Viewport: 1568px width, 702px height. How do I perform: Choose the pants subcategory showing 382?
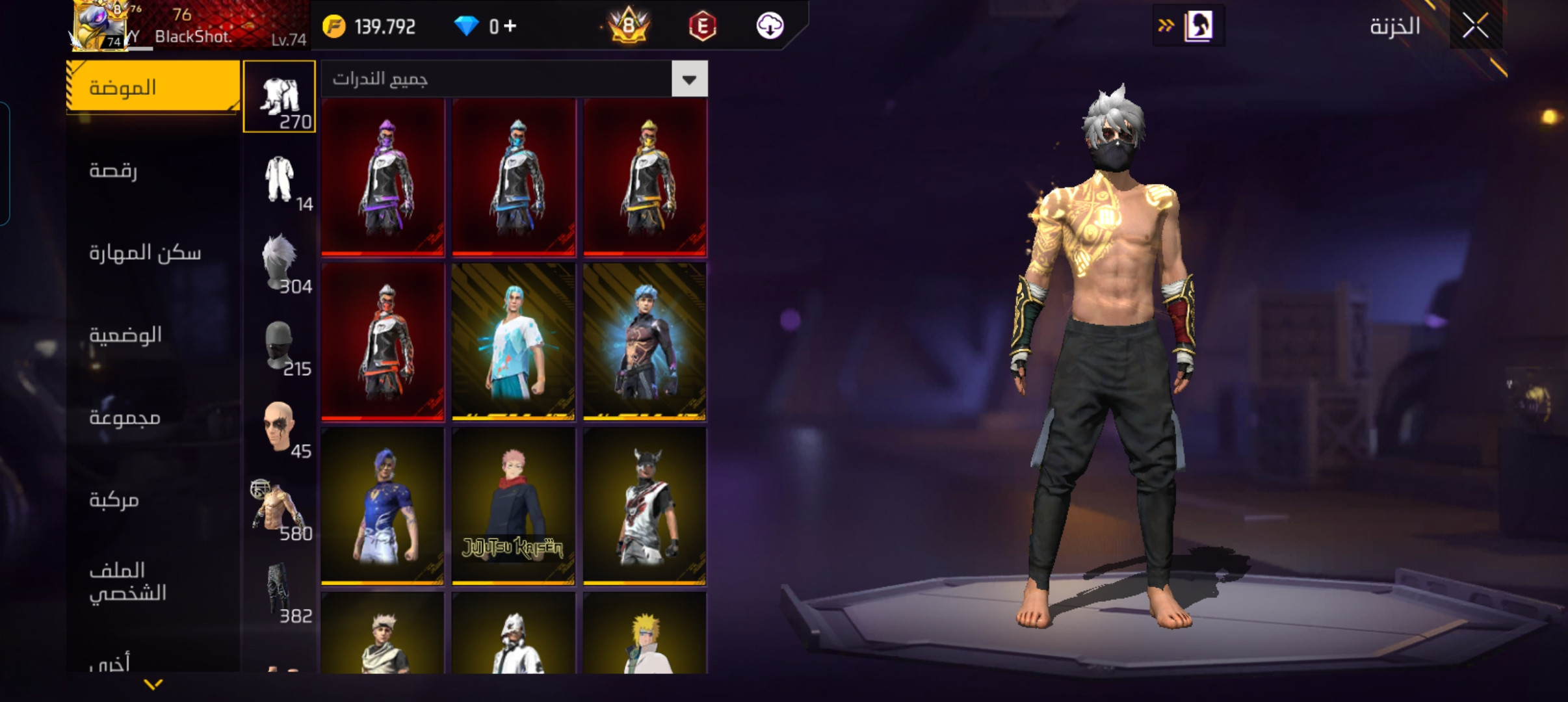280,591
